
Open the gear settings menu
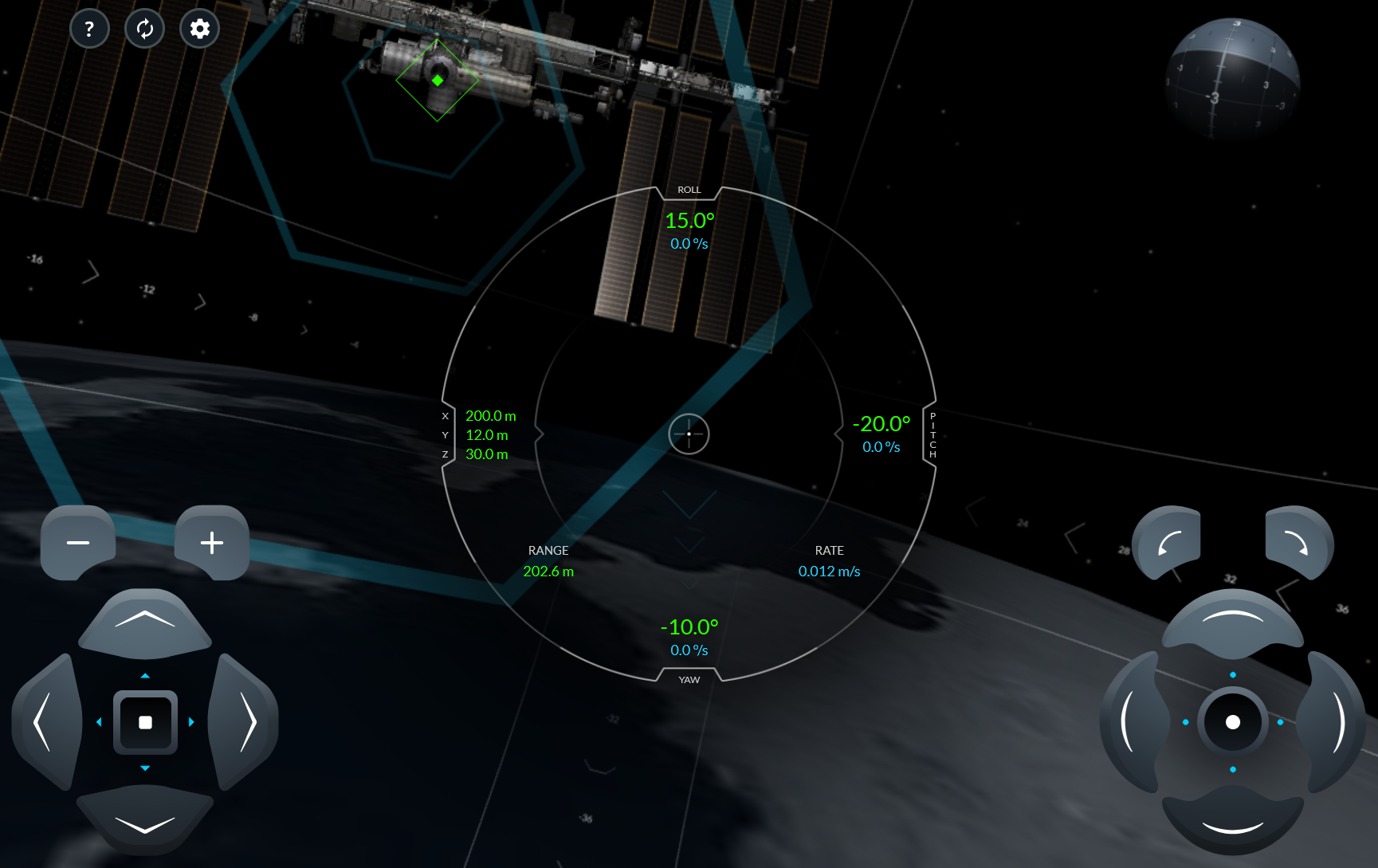[x=199, y=29]
